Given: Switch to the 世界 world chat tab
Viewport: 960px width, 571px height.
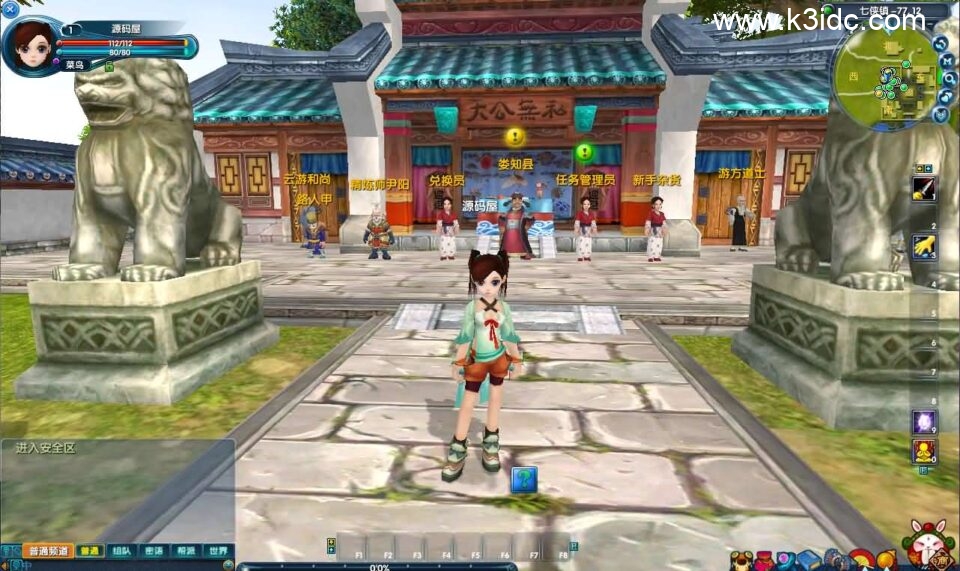Looking at the screenshot, I should tap(217, 551).
